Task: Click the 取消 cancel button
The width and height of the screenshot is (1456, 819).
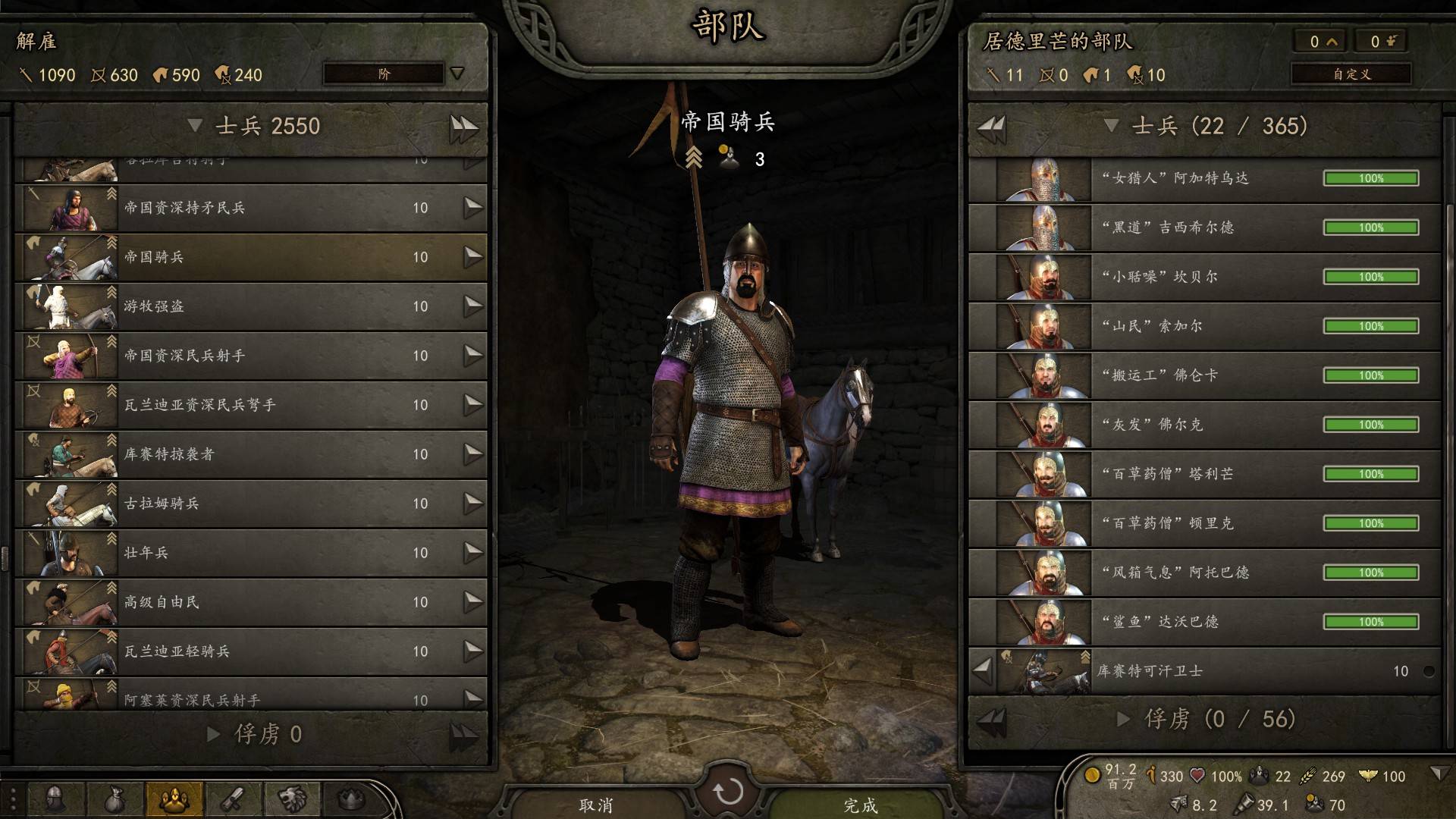Action: coord(596,805)
